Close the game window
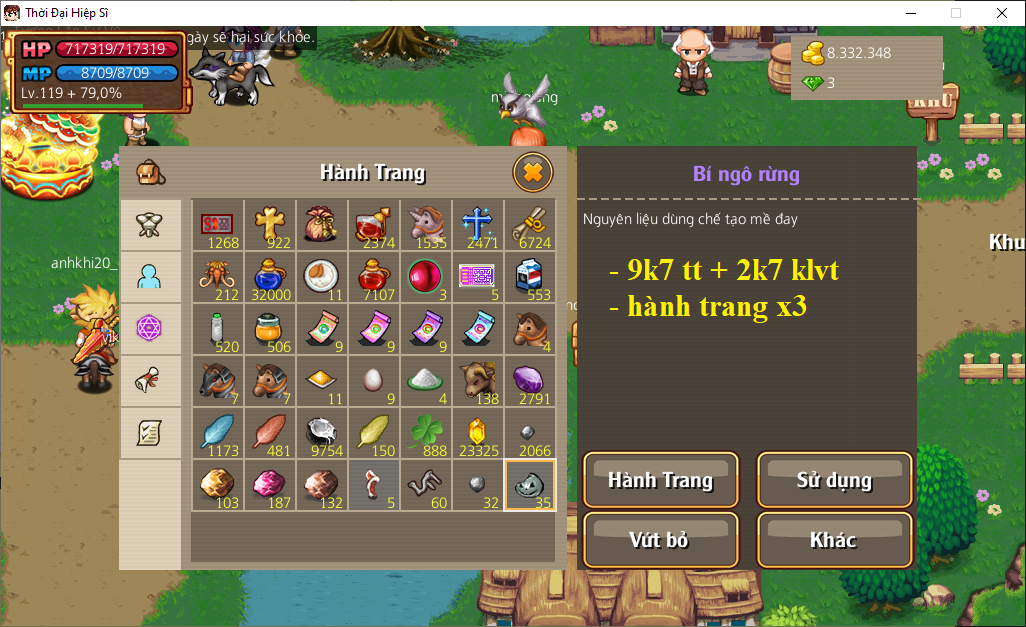Screen dimensions: 1026x627 pyautogui.click(x=1001, y=13)
